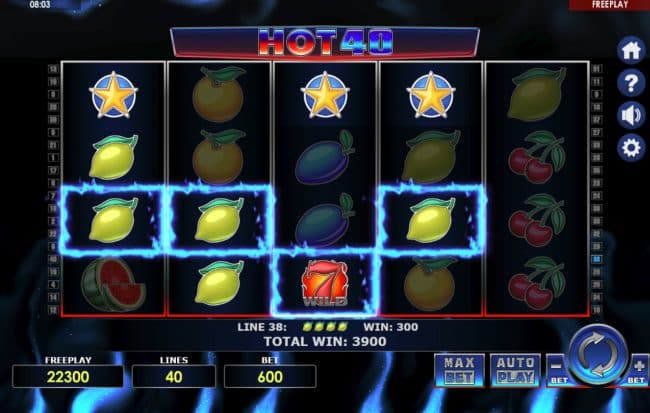Go to the home screen icon

coord(631,50)
